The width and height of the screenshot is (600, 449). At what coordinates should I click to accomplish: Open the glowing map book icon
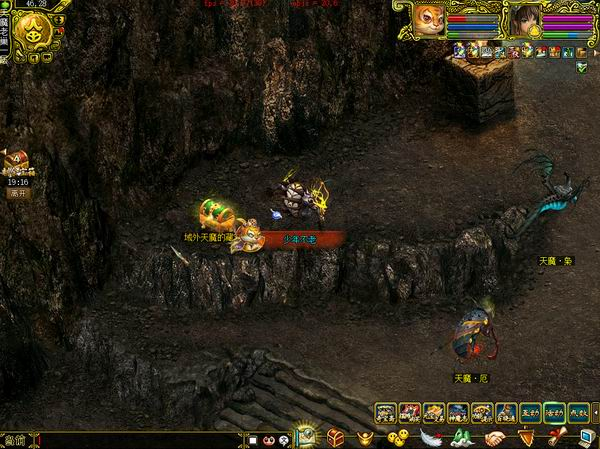coord(304,436)
